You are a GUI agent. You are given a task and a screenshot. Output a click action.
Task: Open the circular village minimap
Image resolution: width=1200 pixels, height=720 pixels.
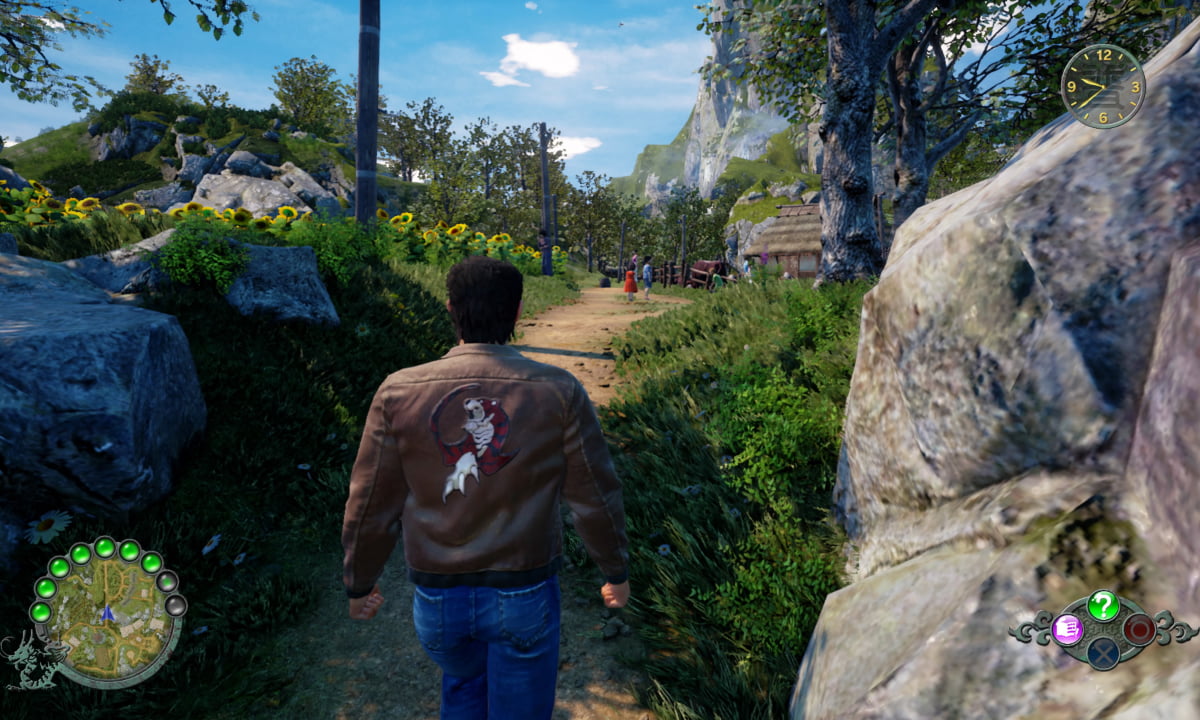click(108, 613)
